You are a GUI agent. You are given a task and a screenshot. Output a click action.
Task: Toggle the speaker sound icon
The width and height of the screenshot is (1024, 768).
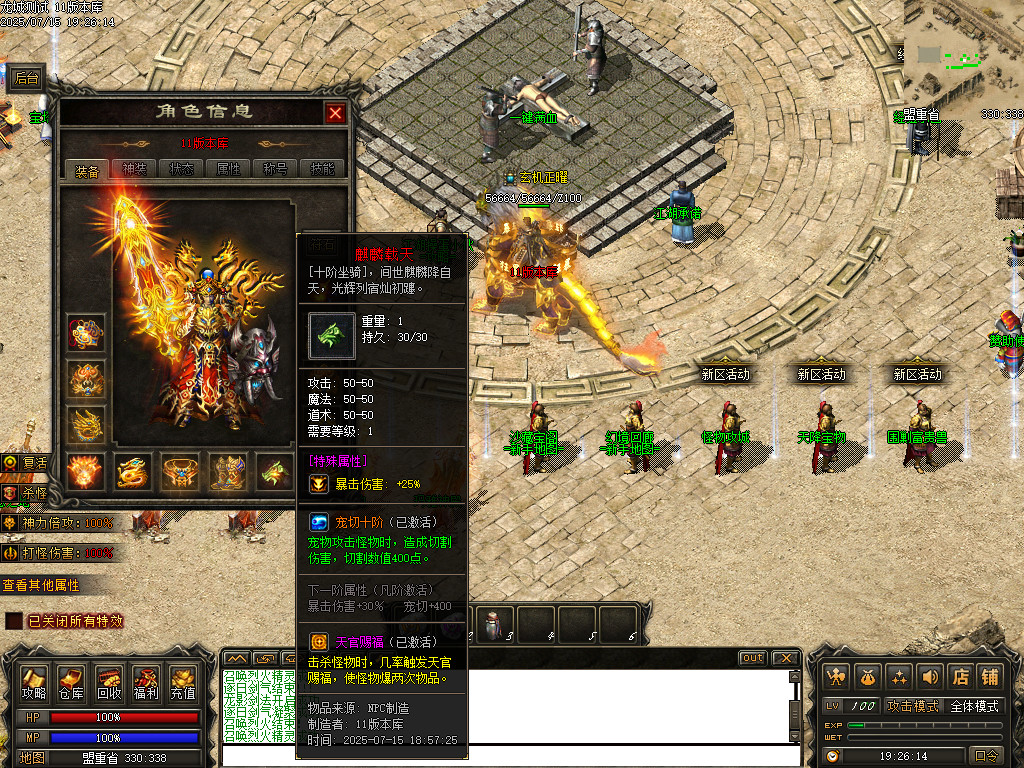(x=930, y=677)
